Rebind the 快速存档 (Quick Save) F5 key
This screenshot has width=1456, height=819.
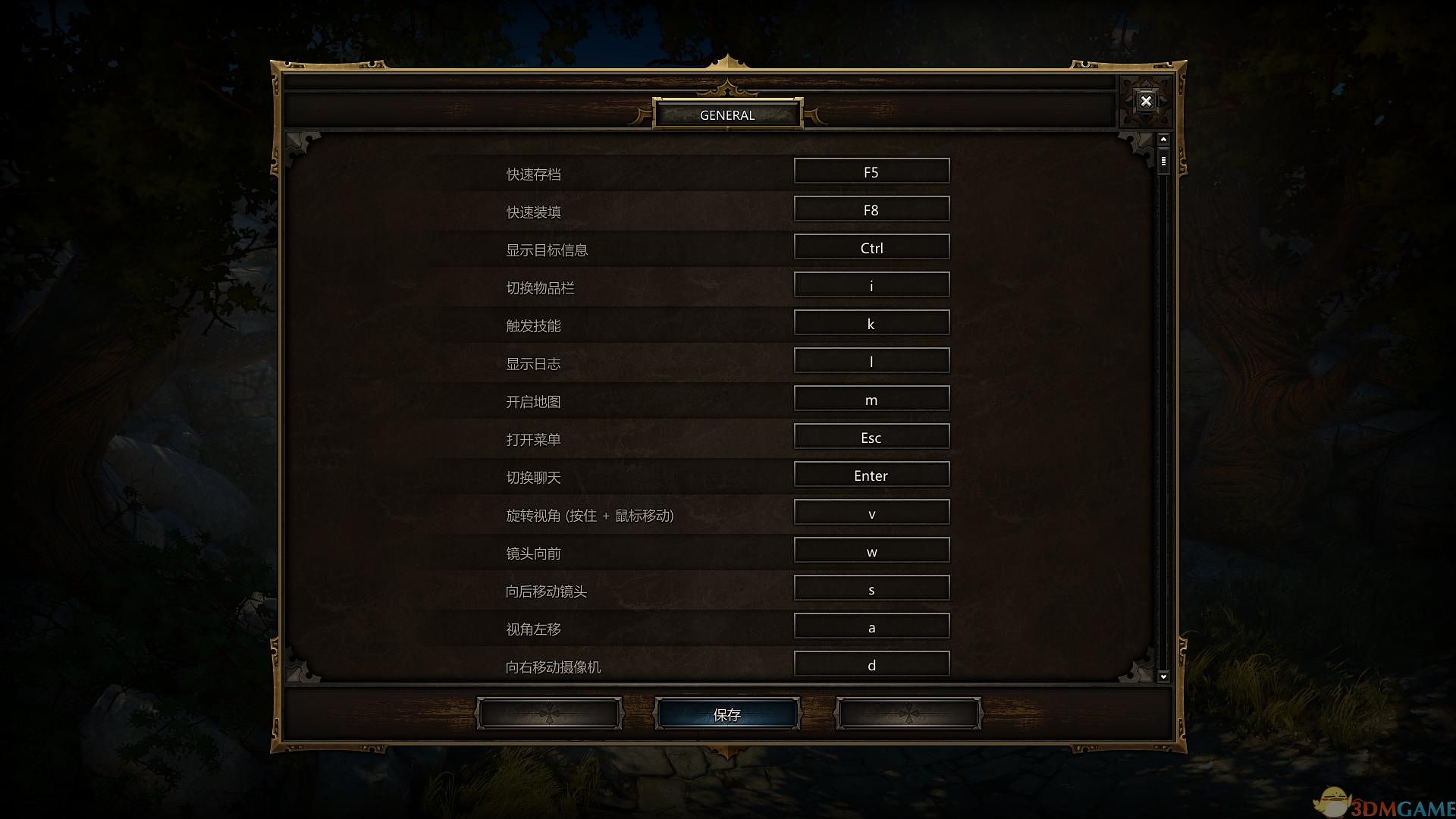pos(871,171)
